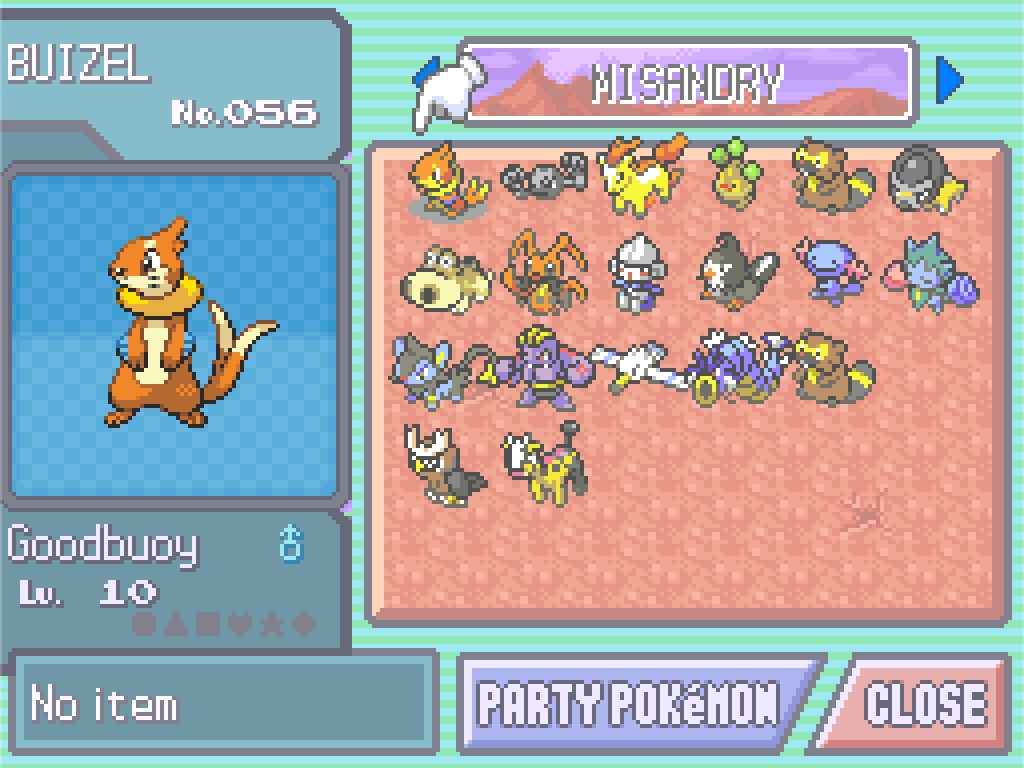Image resolution: width=1024 pixels, height=768 pixels.
Task: Pick the Wingull in the box
Action: [636, 364]
